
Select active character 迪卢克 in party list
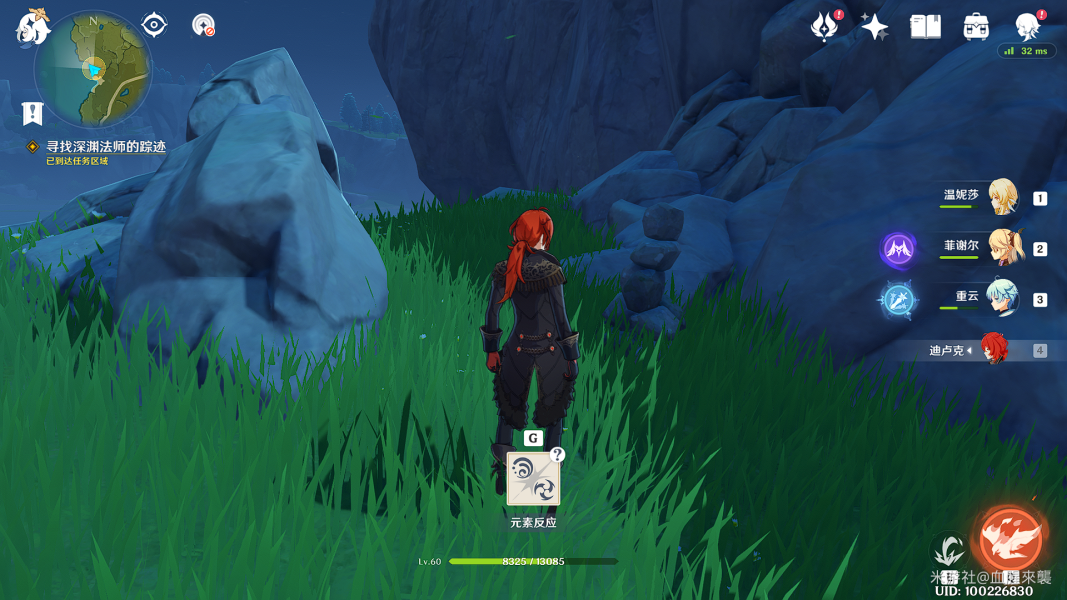point(993,350)
